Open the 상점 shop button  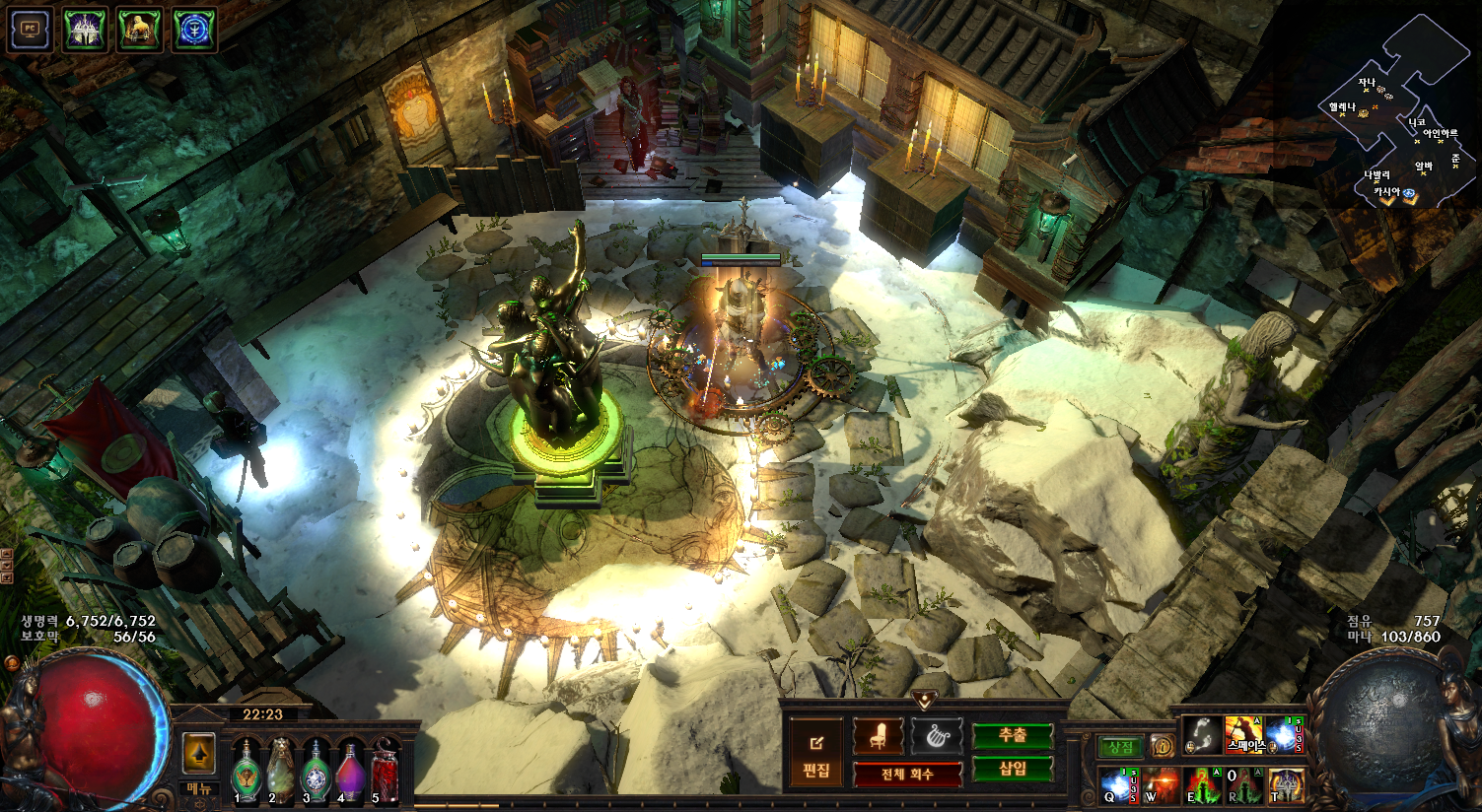[x=1121, y=748]
